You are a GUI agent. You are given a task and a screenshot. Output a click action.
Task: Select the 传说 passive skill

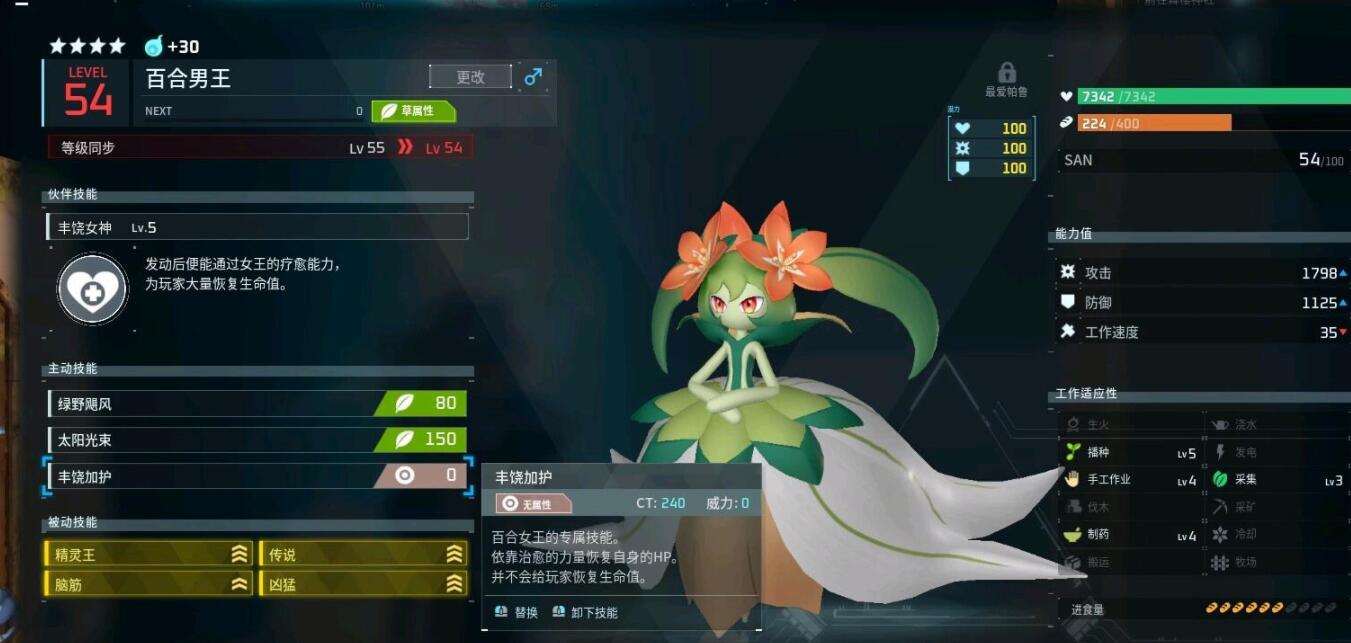pos(362,554)
